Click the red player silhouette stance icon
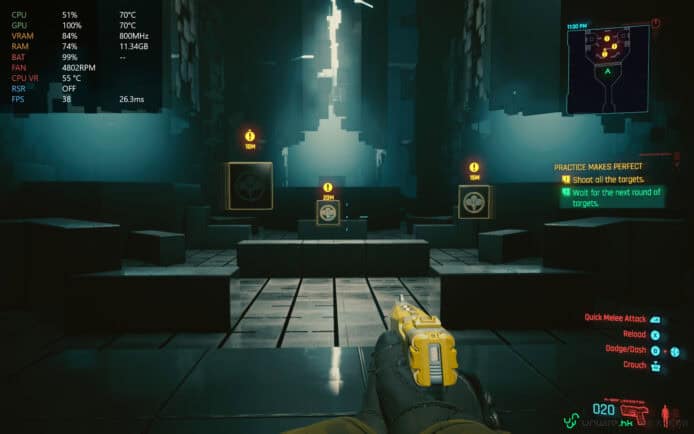The image size is (694, 434). [663, 411]
